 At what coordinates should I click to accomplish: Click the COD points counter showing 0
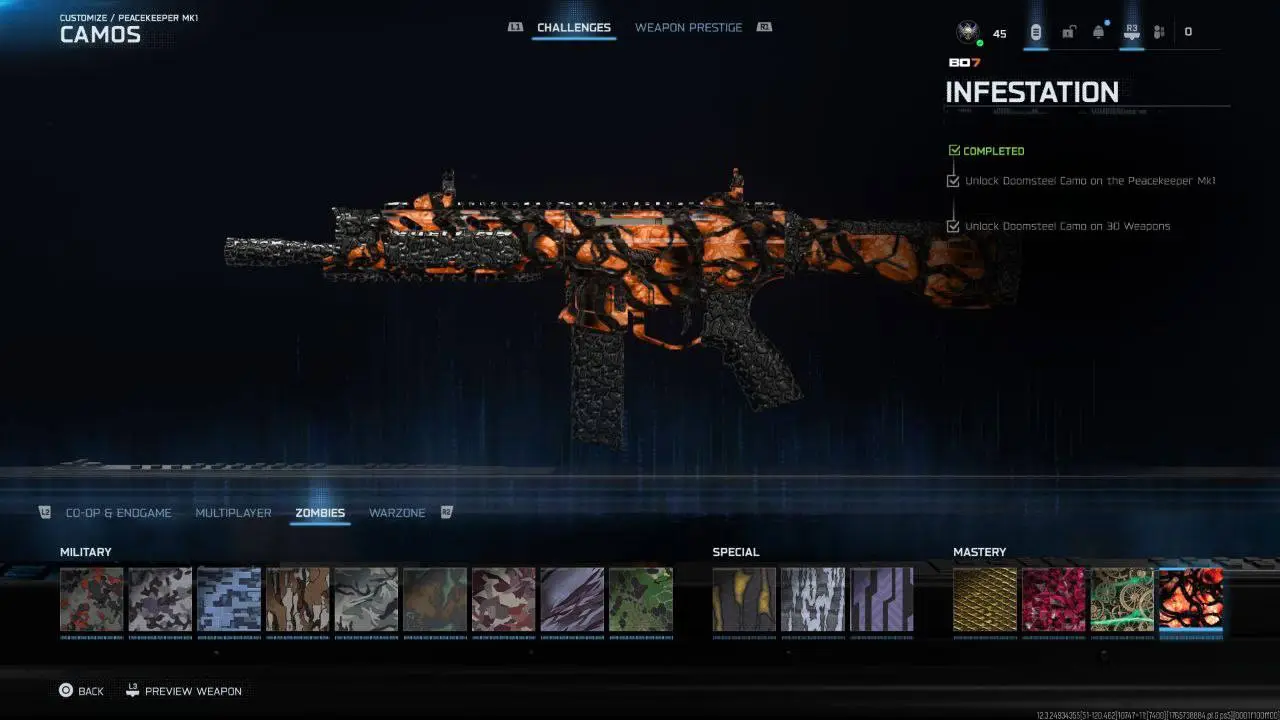click(1188, 31)
